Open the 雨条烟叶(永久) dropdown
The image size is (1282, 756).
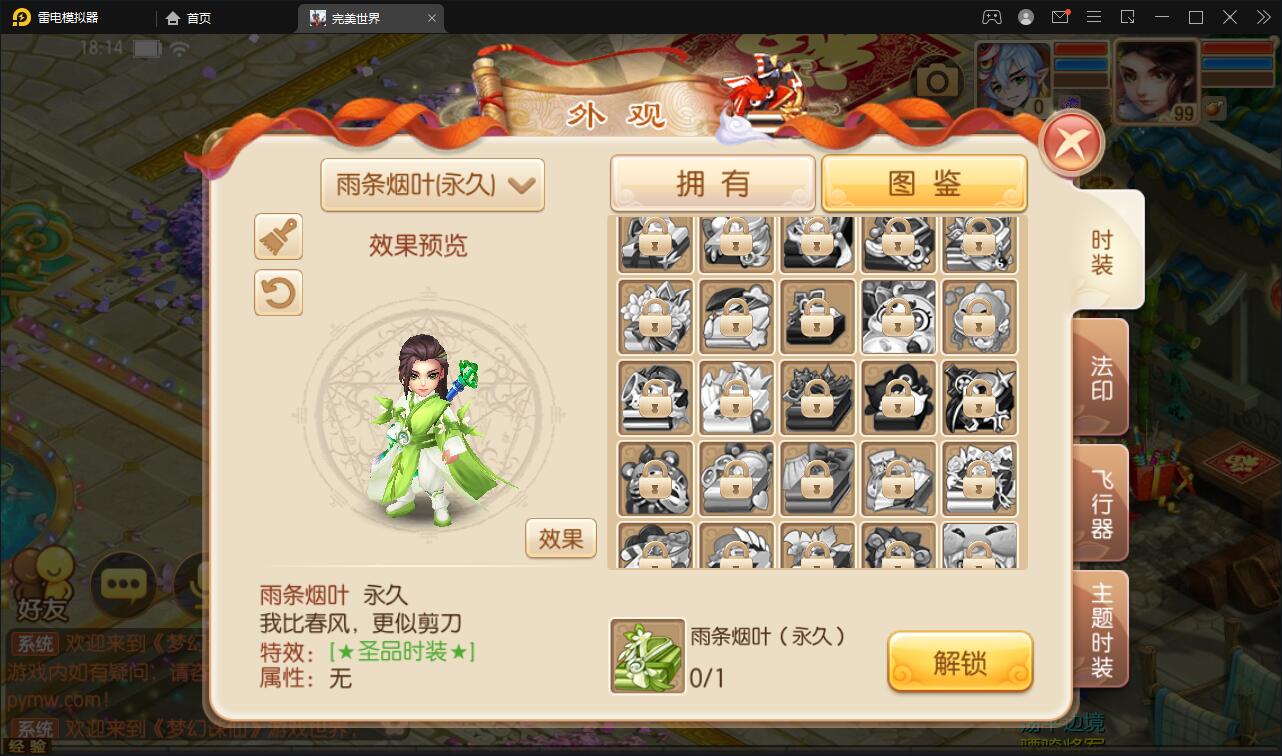pyautogui.click(x=432, y=185)
